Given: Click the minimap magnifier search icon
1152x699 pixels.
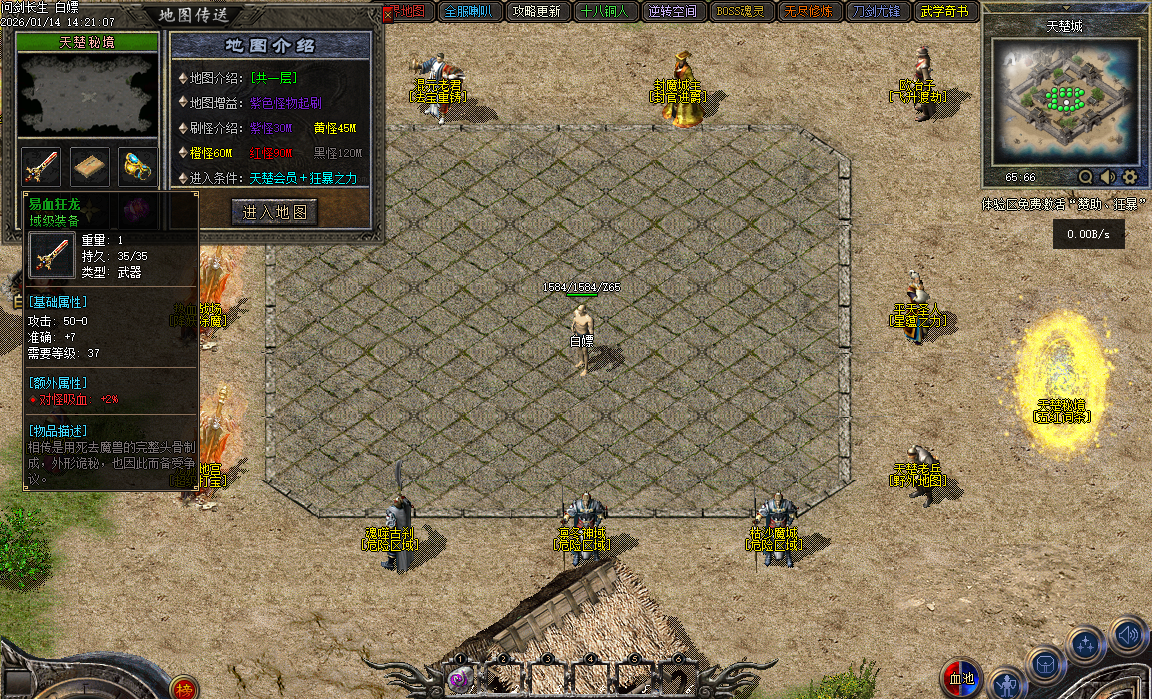Looking at the screenshot, I should tap(1085, 177).
